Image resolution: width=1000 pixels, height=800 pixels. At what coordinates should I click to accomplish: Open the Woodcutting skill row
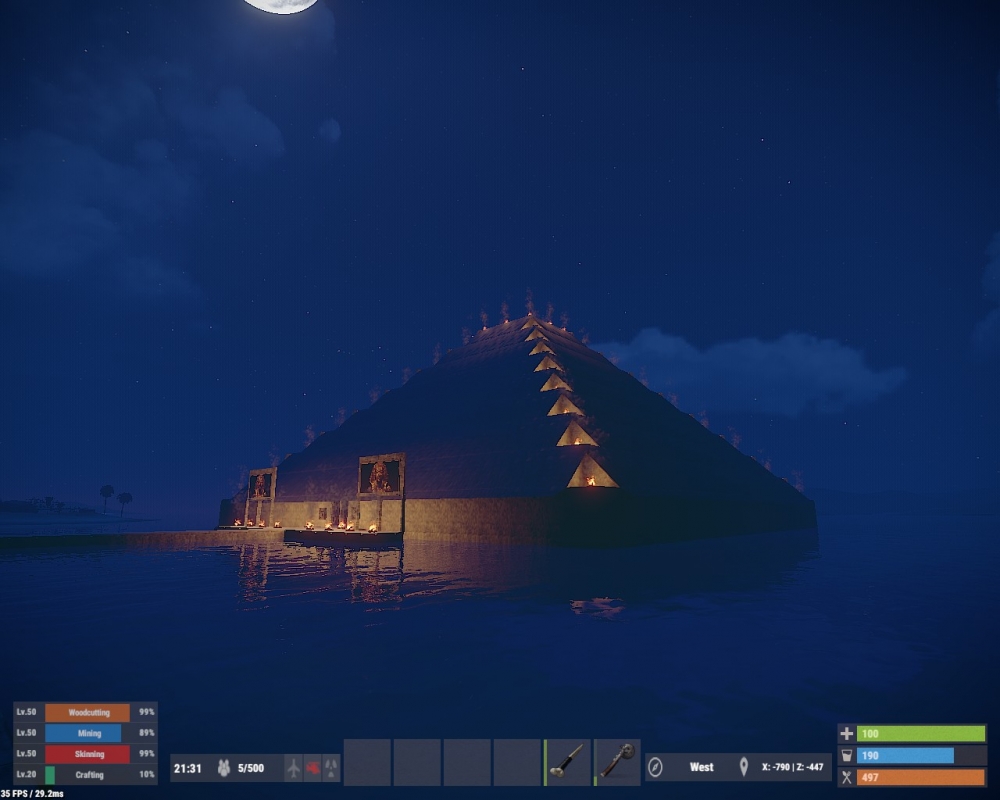86,713
